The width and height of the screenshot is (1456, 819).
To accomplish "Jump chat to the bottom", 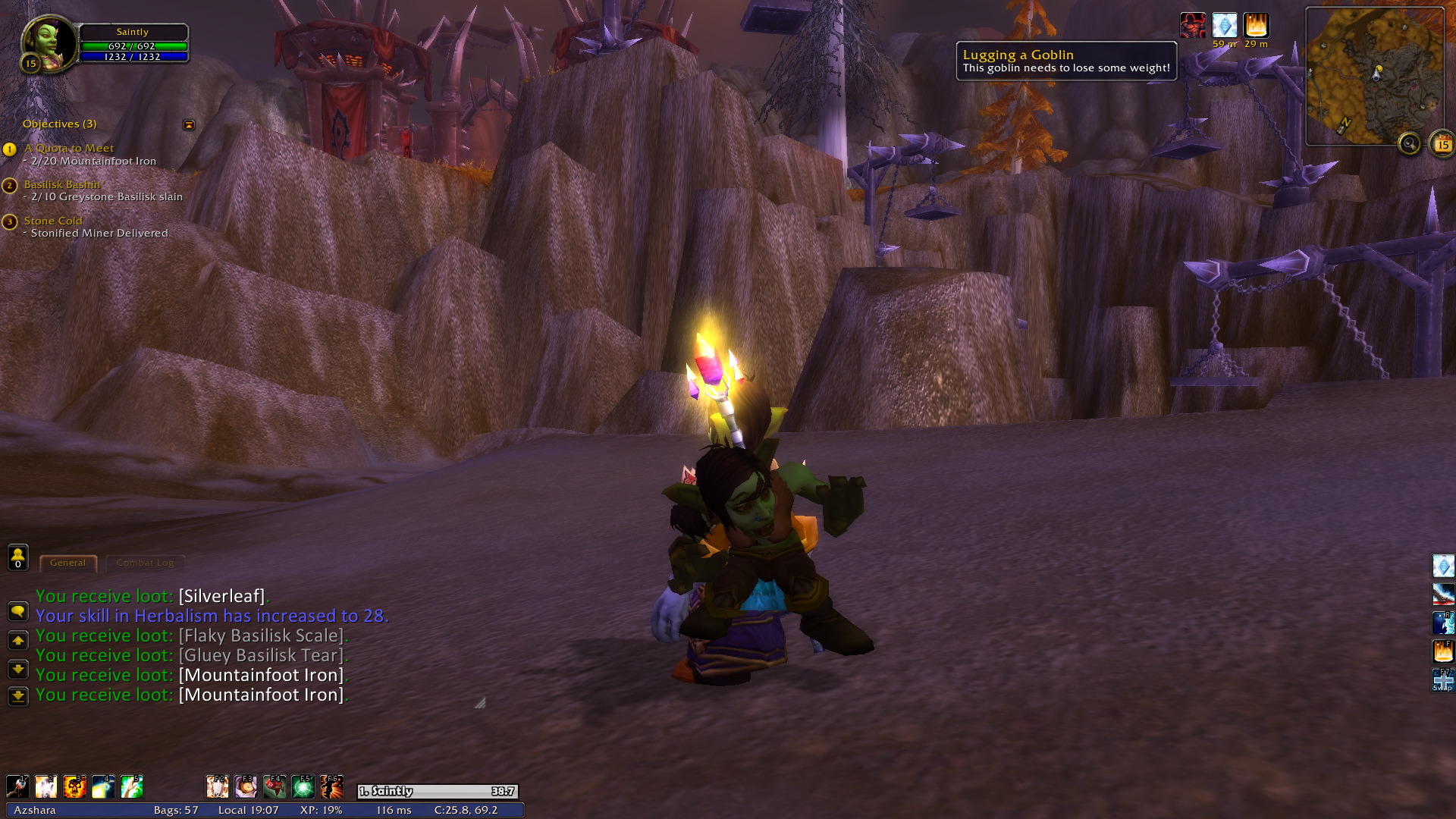I will point(18,695).
